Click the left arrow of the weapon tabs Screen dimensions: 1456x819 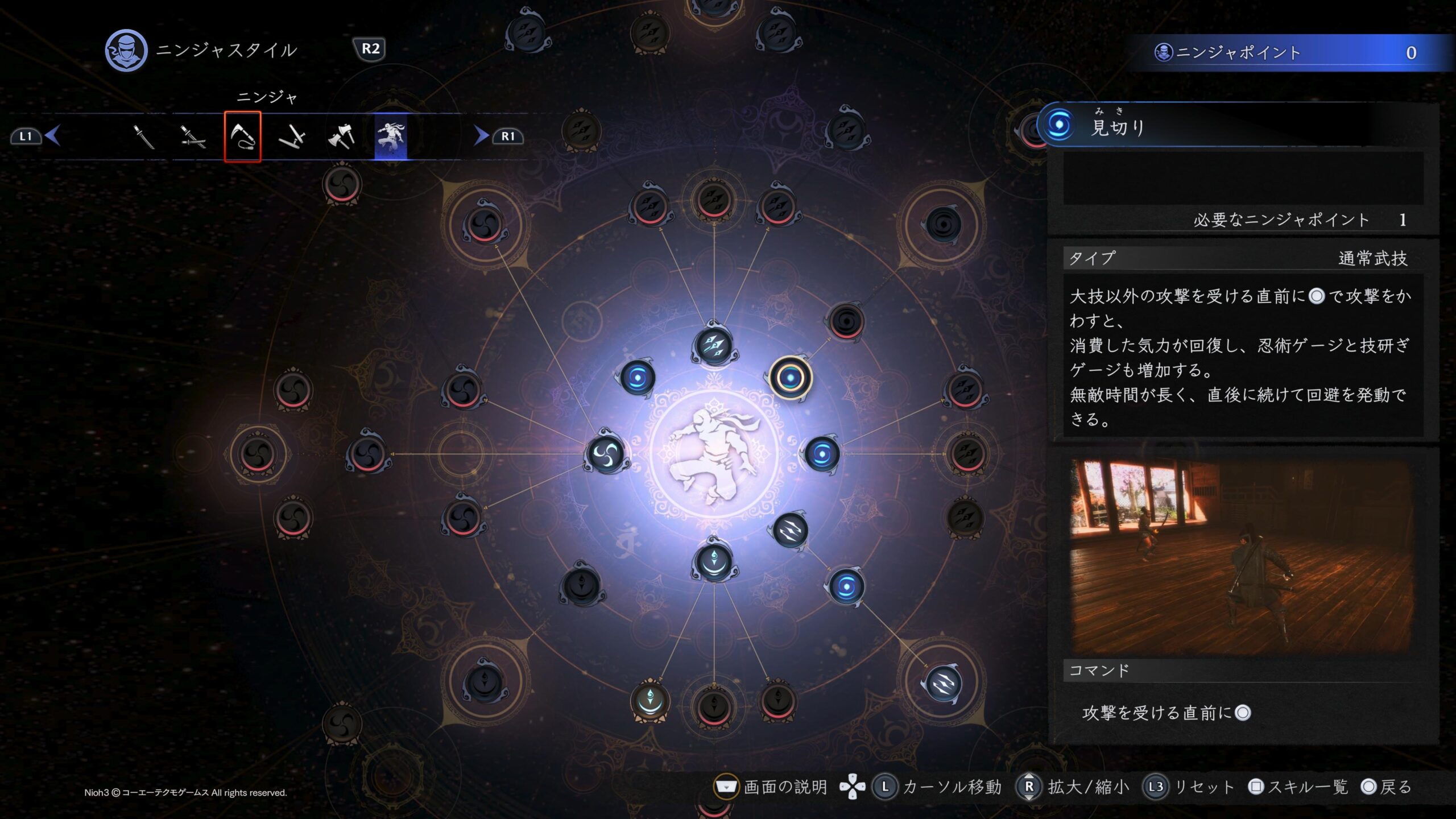pos(53,136)
